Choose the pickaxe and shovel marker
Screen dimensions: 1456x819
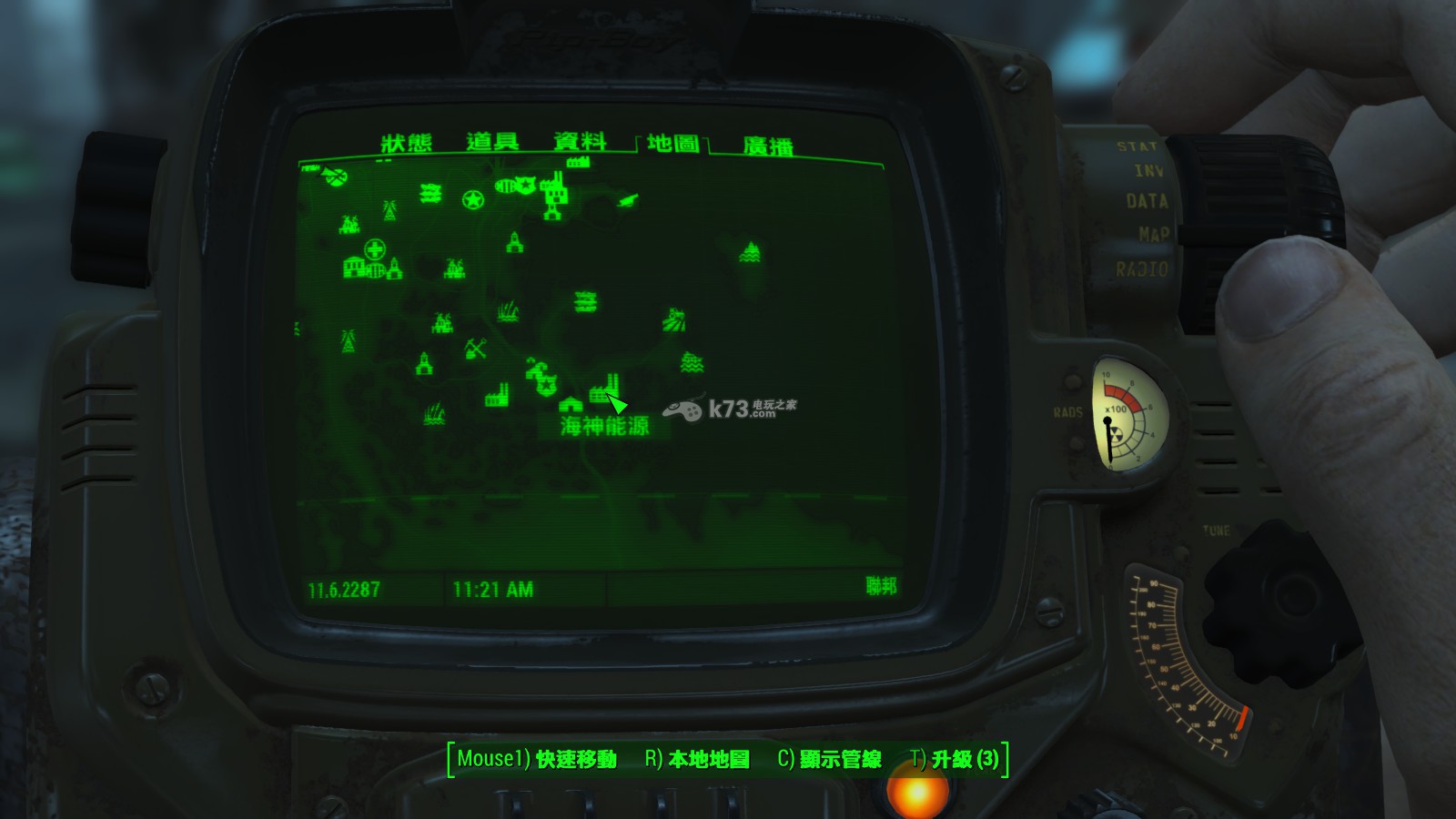point(475,348)
